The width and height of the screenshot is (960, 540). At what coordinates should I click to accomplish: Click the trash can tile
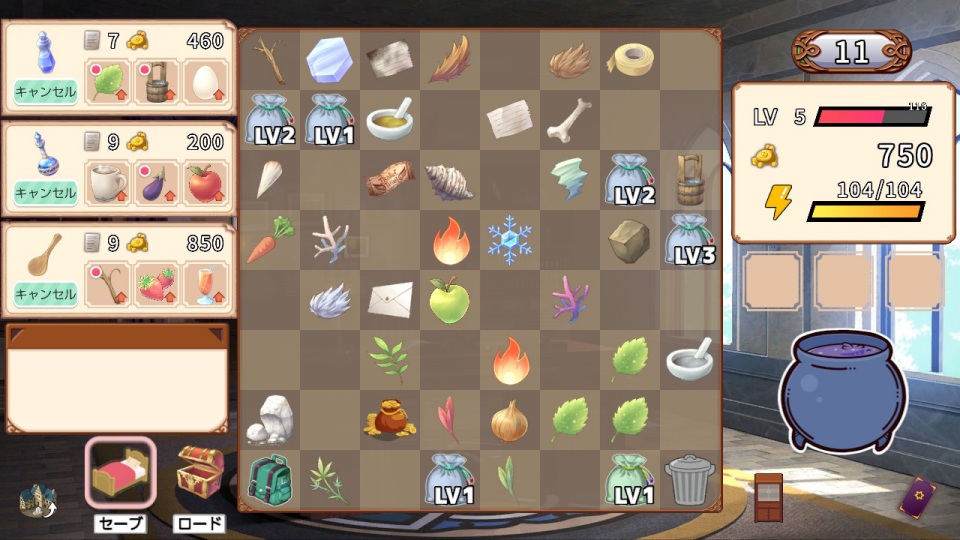click(689, 479)
